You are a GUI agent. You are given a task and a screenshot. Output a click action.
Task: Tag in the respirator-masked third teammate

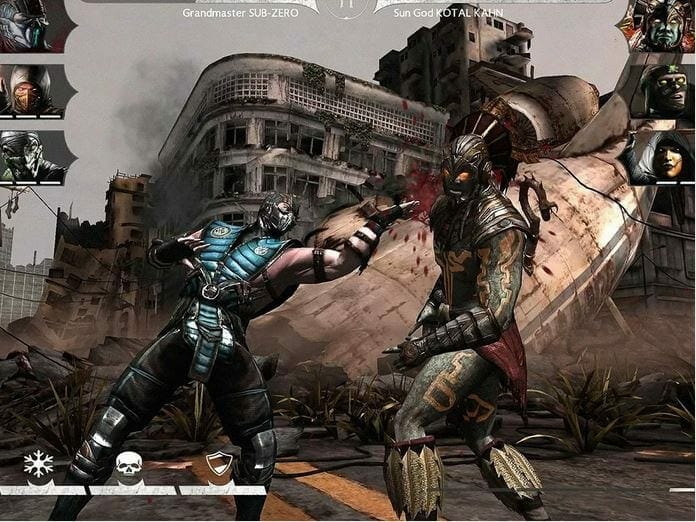click(27, 157)
